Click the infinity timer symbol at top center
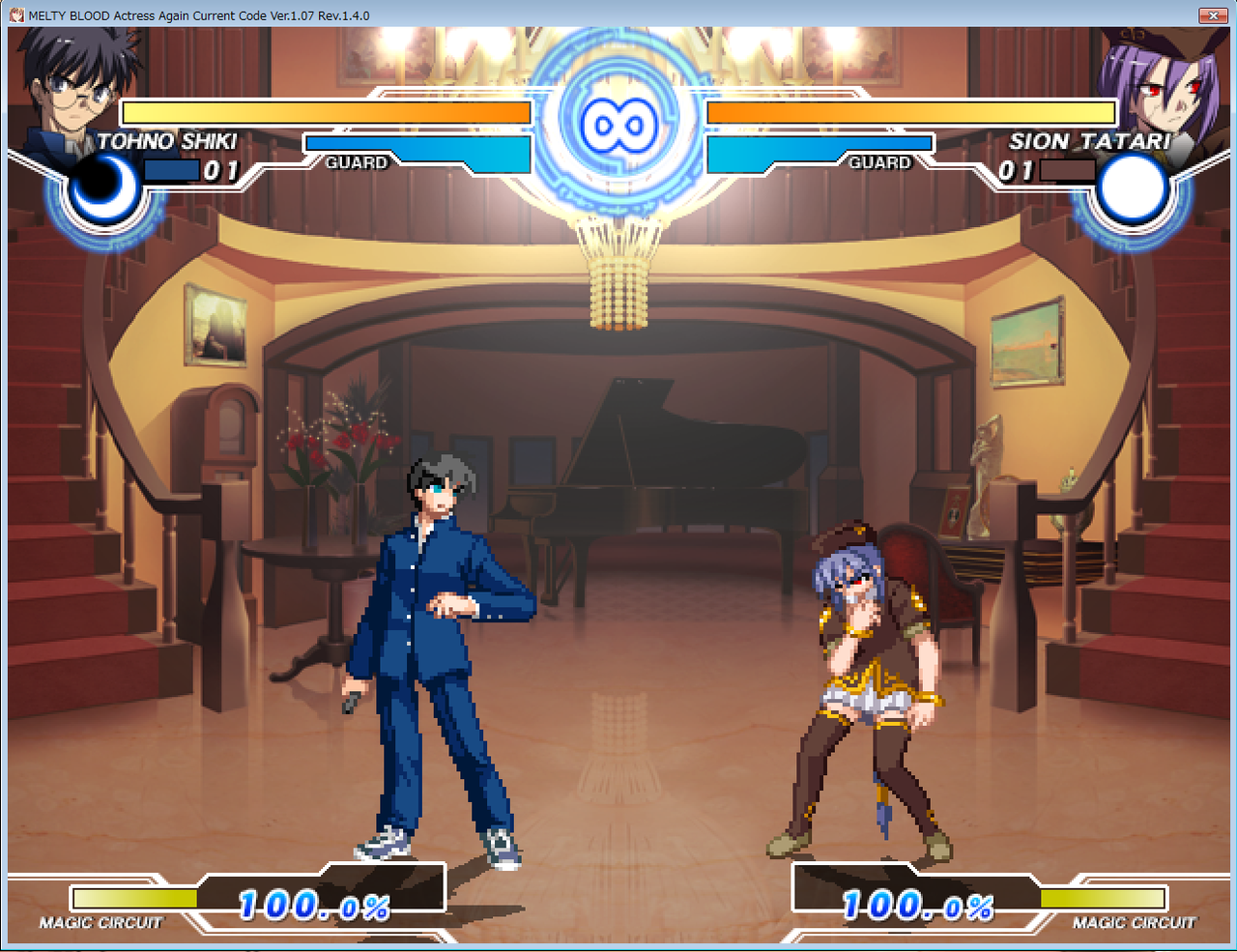Screen dimensions: 1237x952 [618, 123]
